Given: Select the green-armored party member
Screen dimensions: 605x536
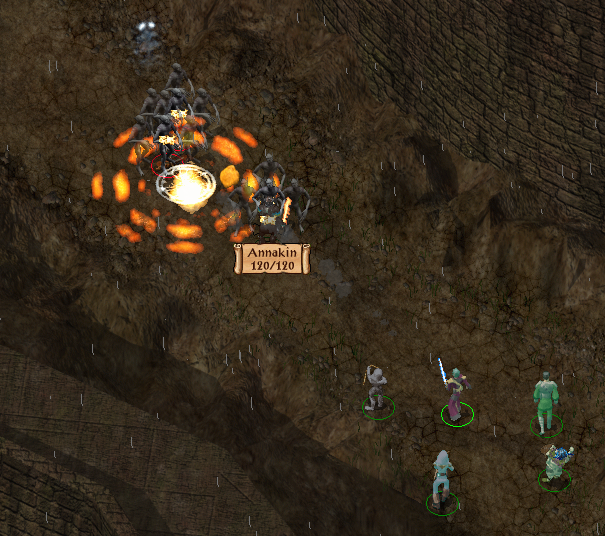Looking at the screenshot, I should click(544, 402).
